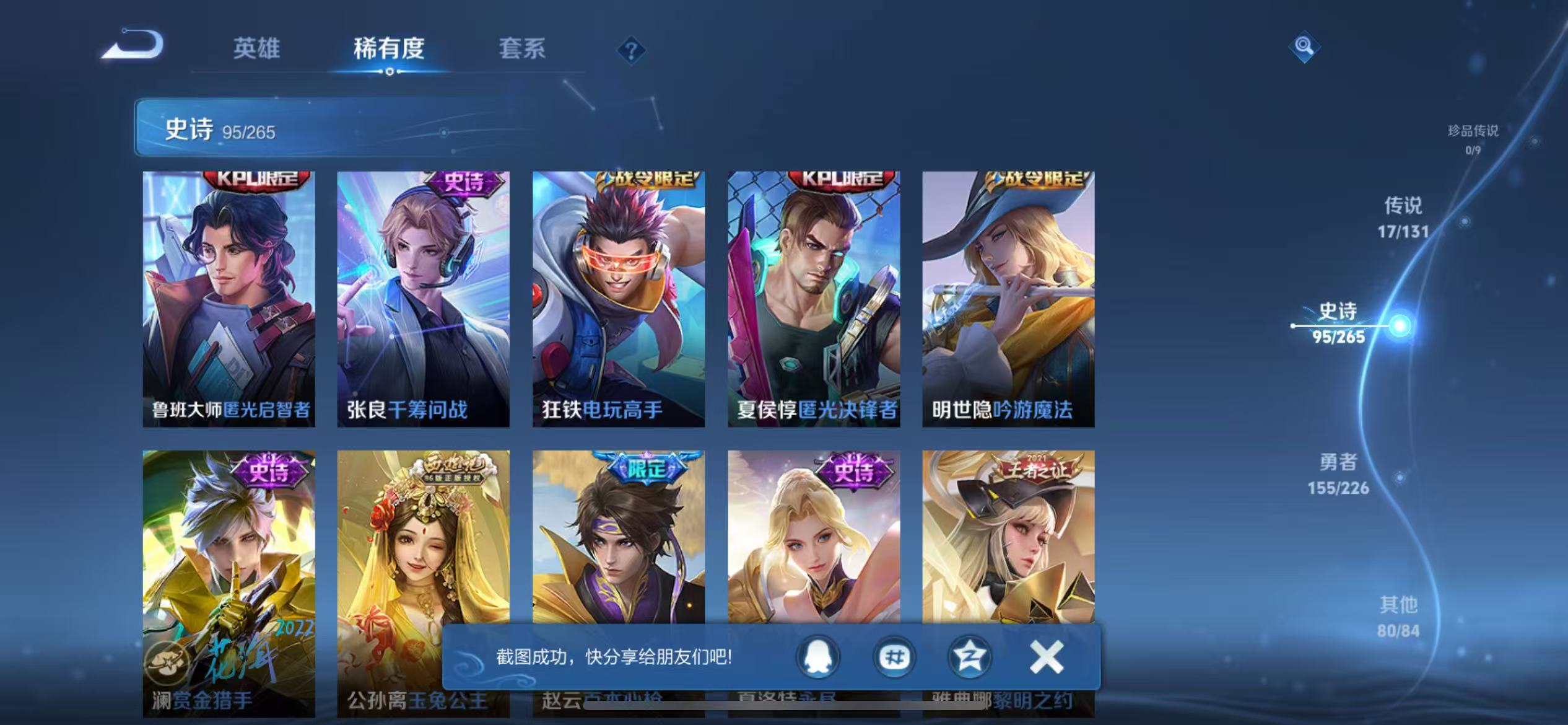Switch to the 套系 tab
This screenshot has height=725, width=1568.
pyautogui.click(x=522, y=48)
